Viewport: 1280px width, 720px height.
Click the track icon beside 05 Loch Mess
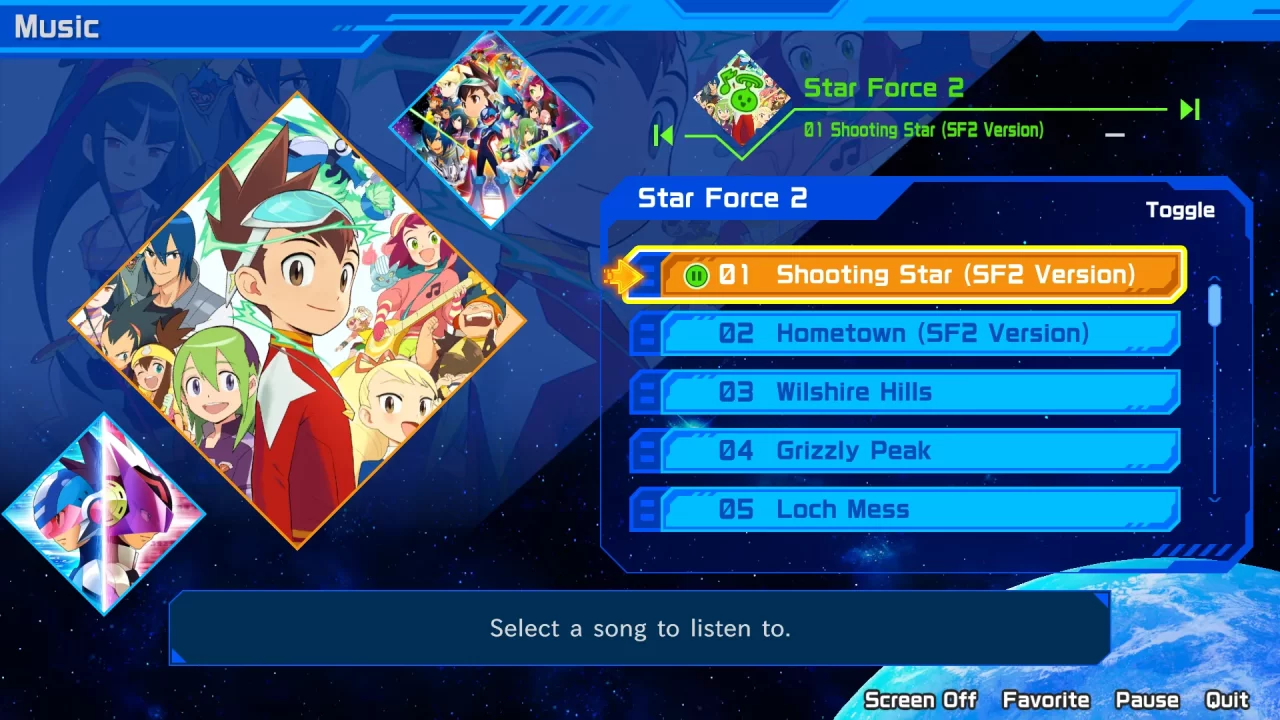[x=645, y=509]
